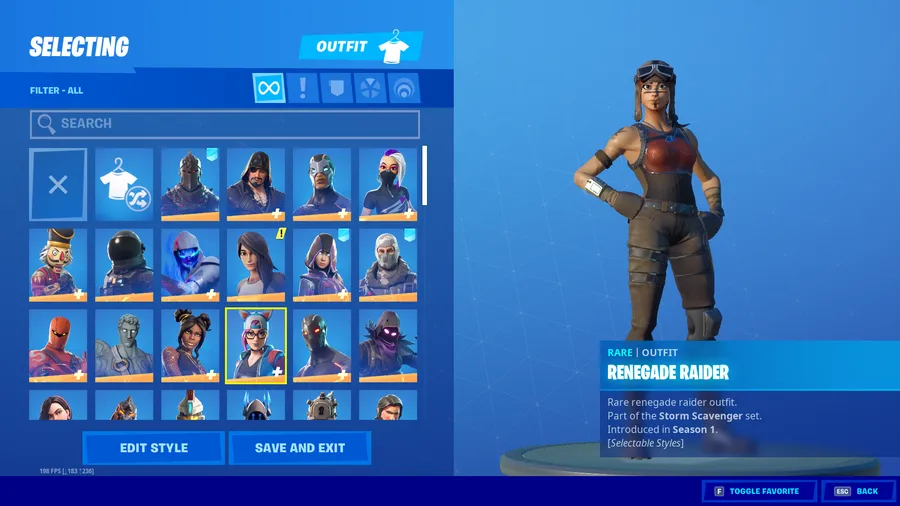Viewport: 900px width, 506px height.
Task: Choose the red-eyed Omega outfit
Action: [x=322, y=345]
